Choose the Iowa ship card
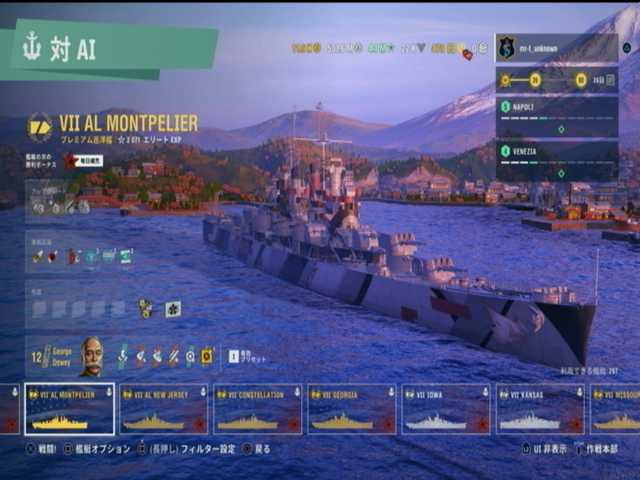The height and width of the screenshot is (480, 640). (x=446, y=409)
